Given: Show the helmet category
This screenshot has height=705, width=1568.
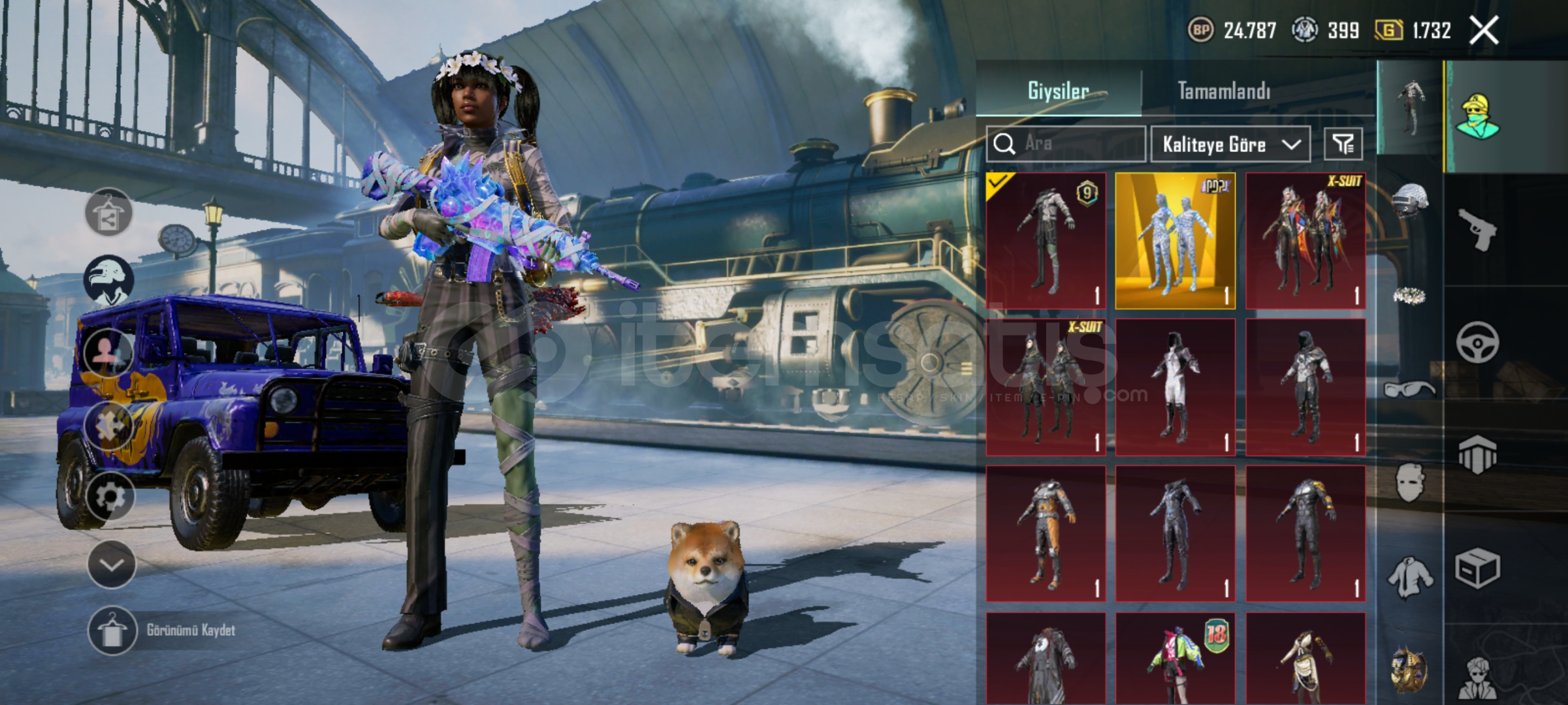Looking at the screenshot, I should coord(1410,200).
